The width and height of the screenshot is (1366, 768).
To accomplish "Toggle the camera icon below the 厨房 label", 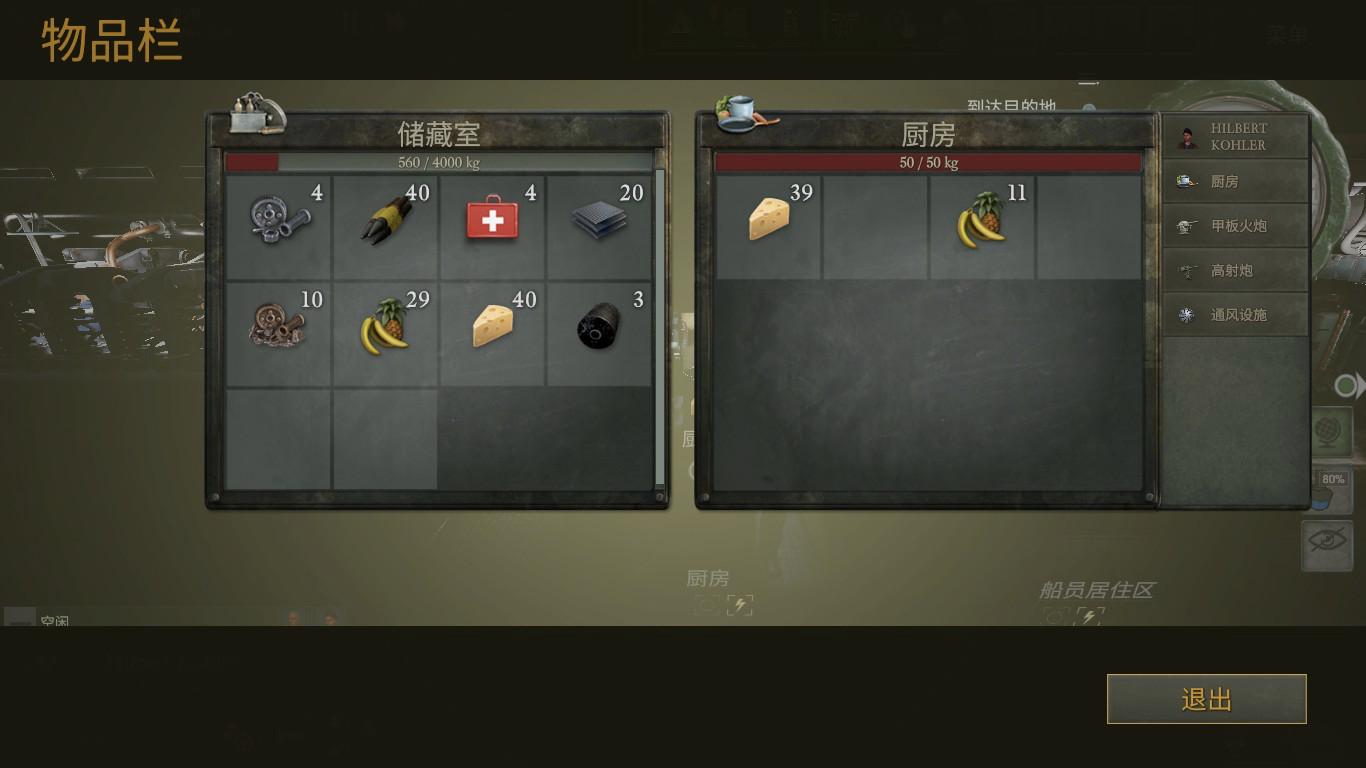I will point(705,605).
